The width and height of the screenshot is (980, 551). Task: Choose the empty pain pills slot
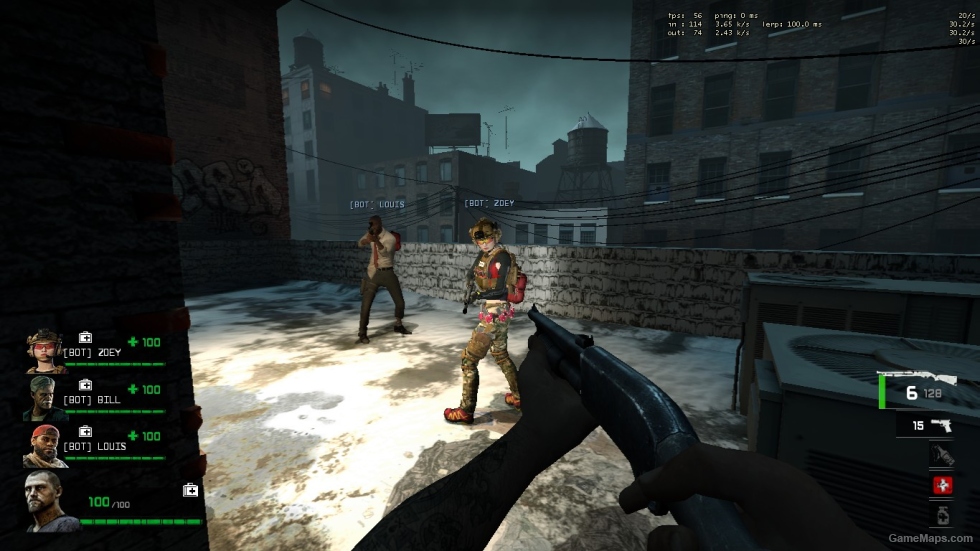pyautogui.click(x=940, y=515)
